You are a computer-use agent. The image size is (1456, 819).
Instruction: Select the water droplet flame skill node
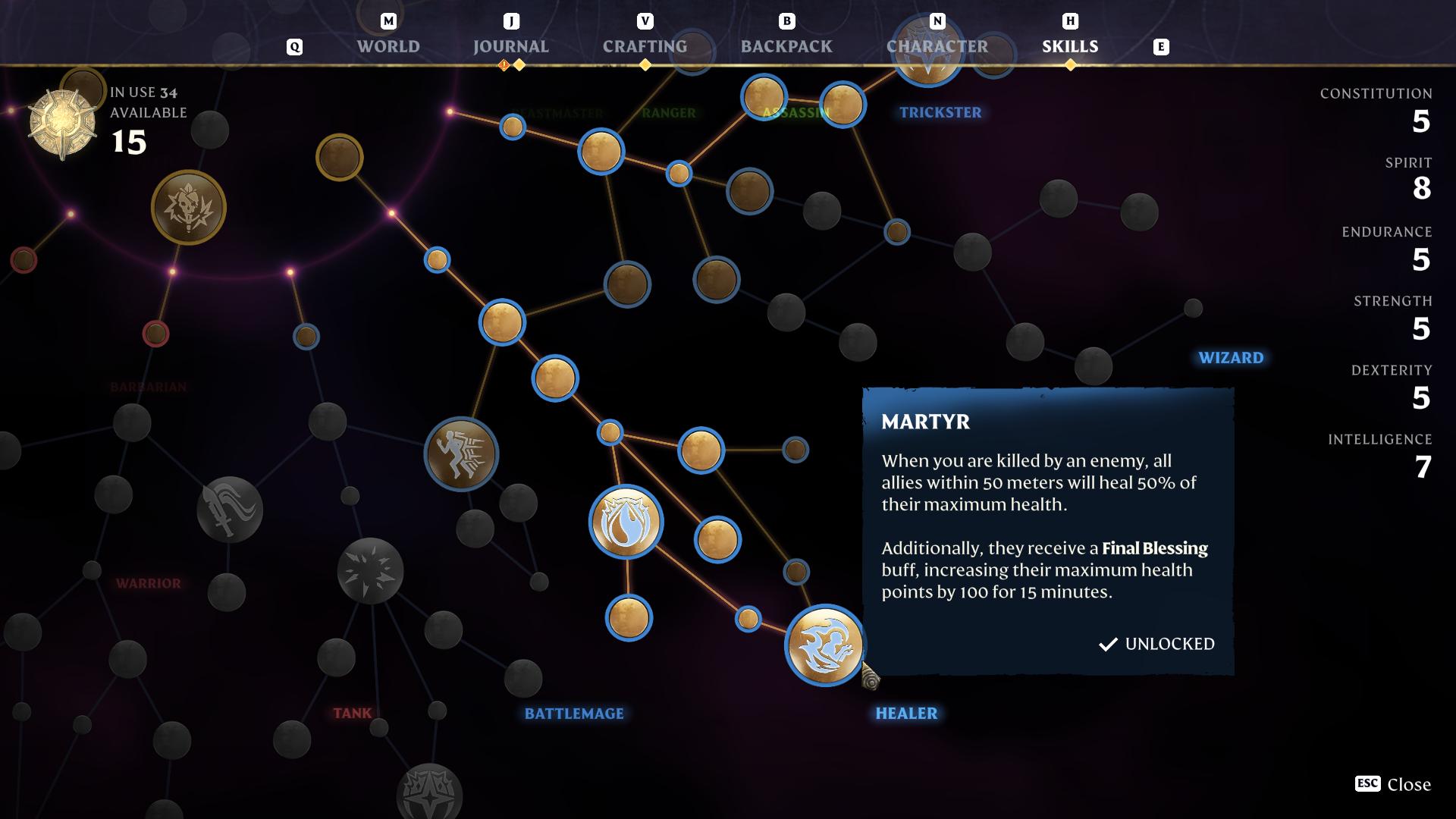[x=626, y=522]
